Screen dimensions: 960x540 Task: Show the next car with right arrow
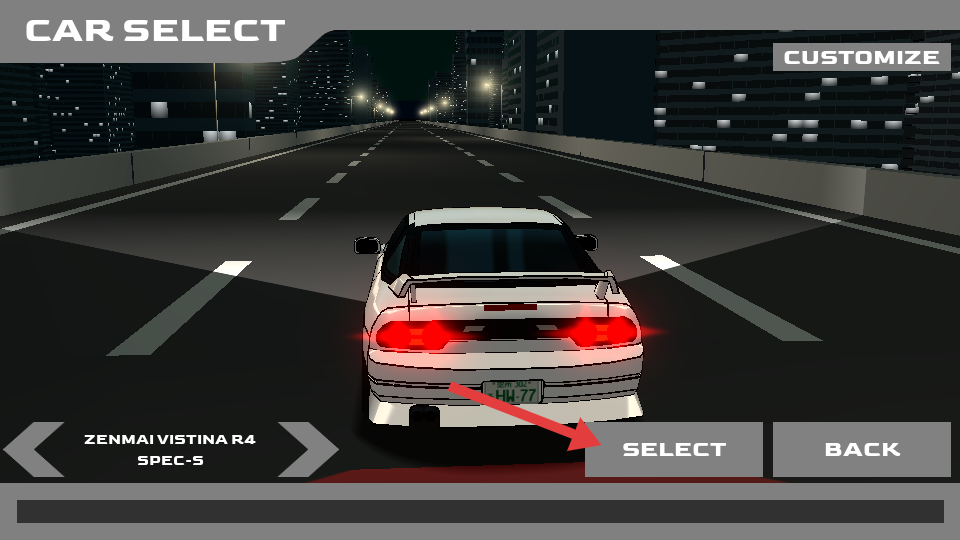click(x=308, y=449)
